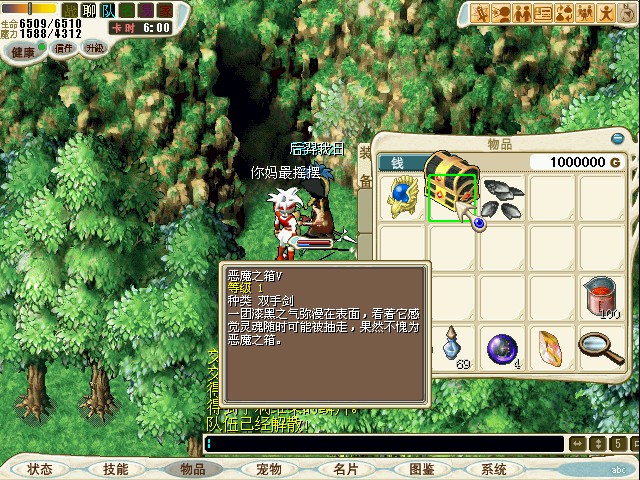Open the 名片 name card menu
Image resolution: width=640 pixels, height=480 pixels.
click(345, 468)
